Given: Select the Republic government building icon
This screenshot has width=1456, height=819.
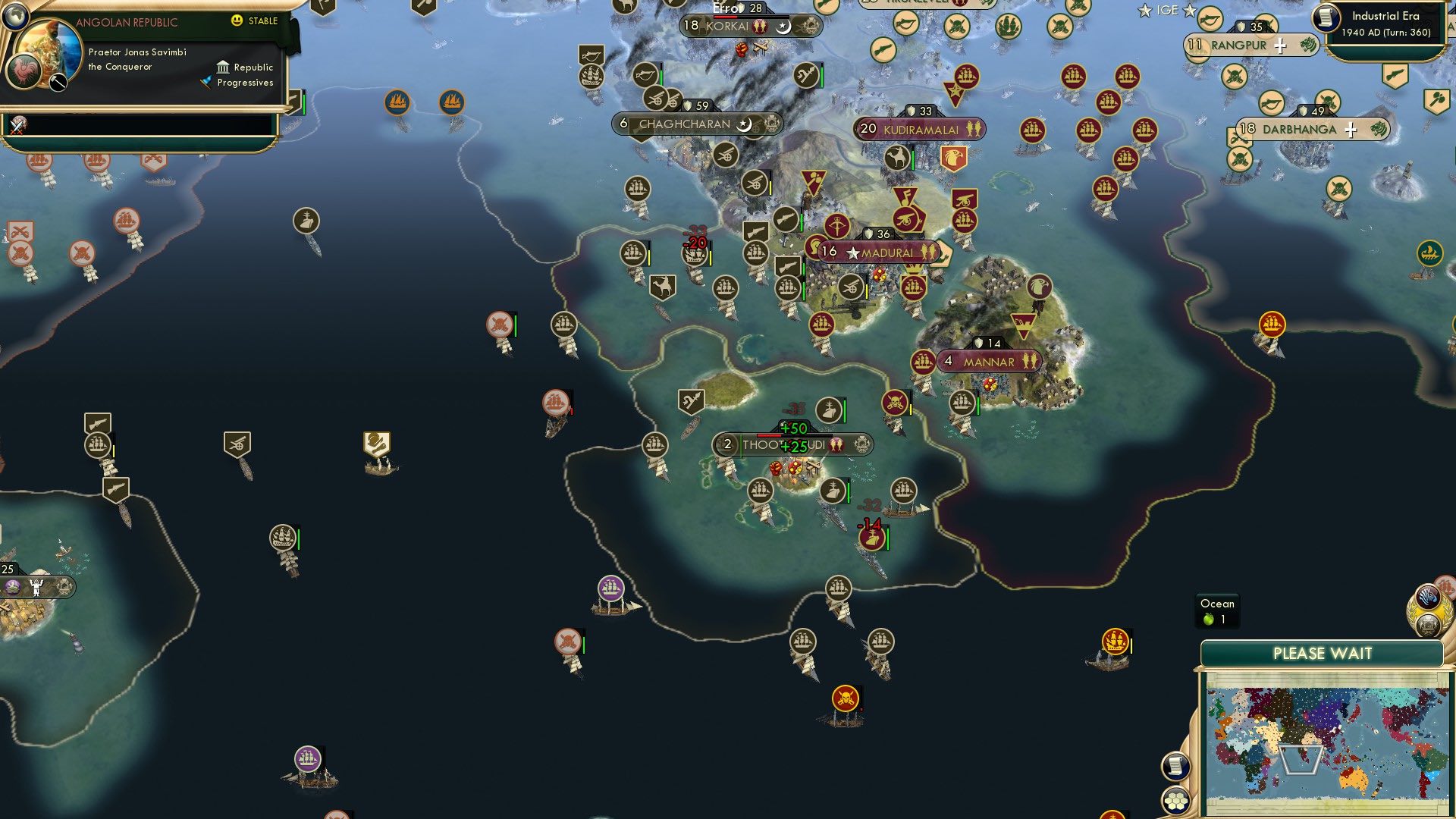Looking at the screenshot, I should tap(224, 67).
